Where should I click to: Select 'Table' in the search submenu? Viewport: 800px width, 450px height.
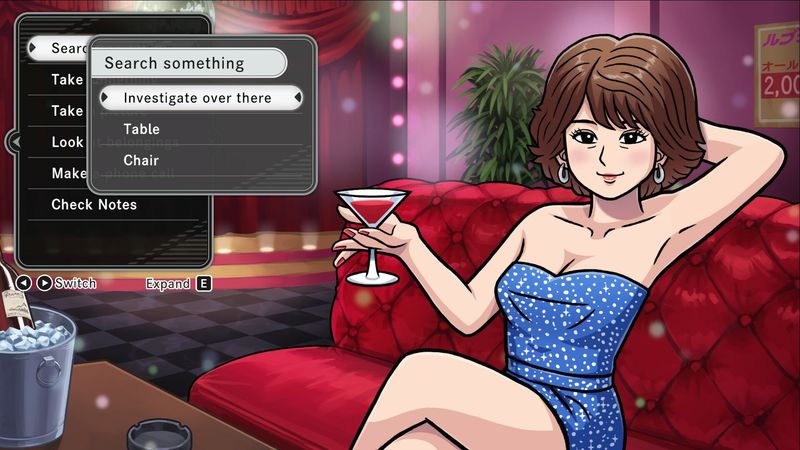point(141,129)
